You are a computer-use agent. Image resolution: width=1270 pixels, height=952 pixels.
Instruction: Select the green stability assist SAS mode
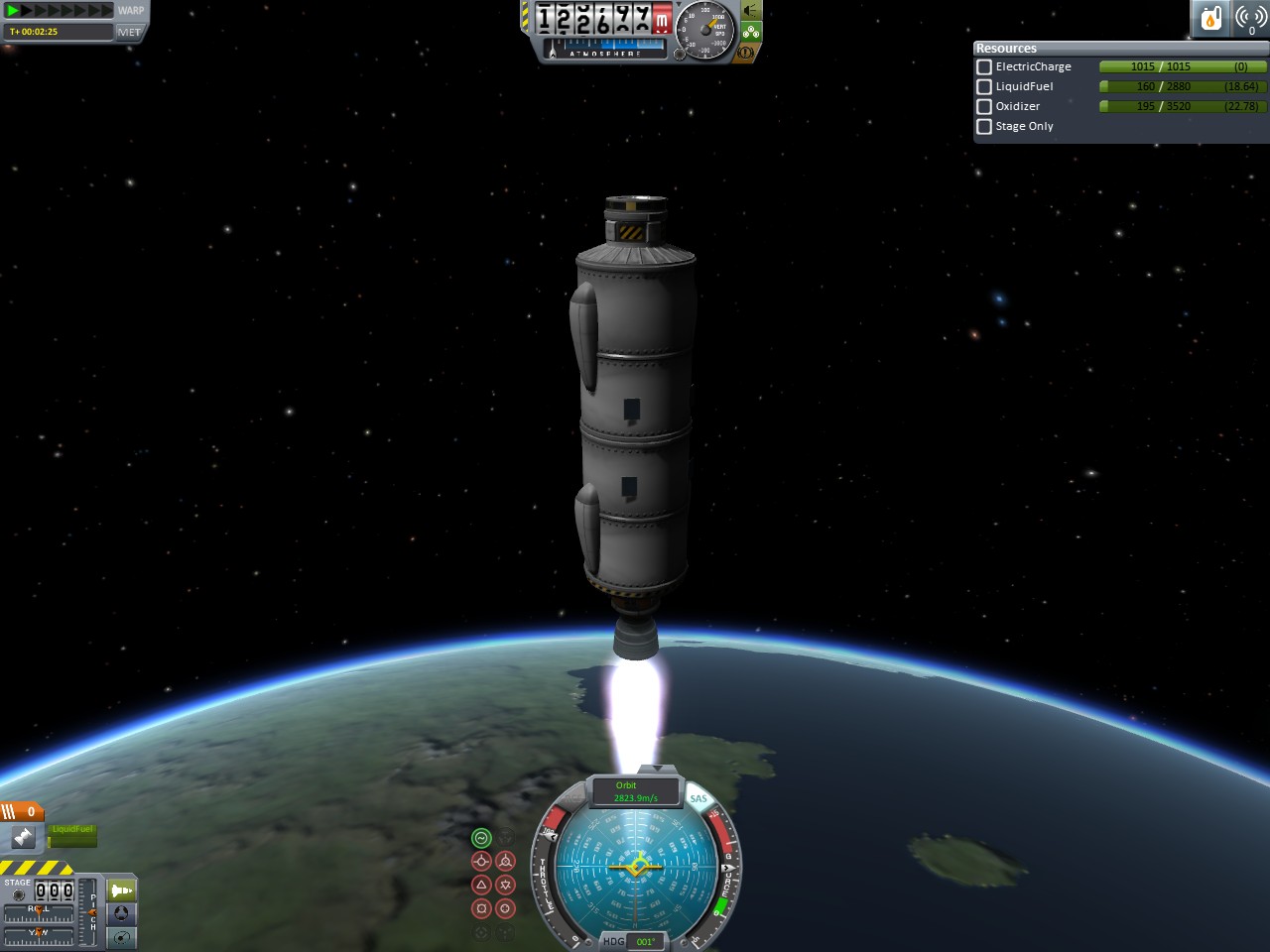(x=481, y=838)
